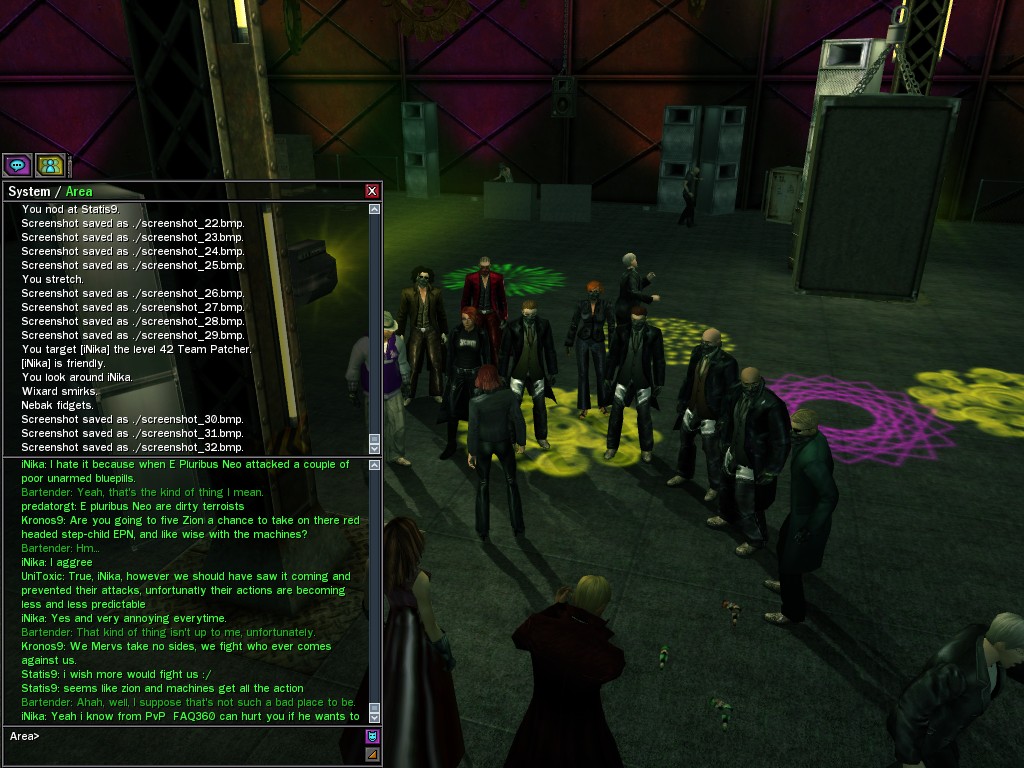Click the area chat scroll-down arrow
1024x768 pixels.
pos(374,716)
